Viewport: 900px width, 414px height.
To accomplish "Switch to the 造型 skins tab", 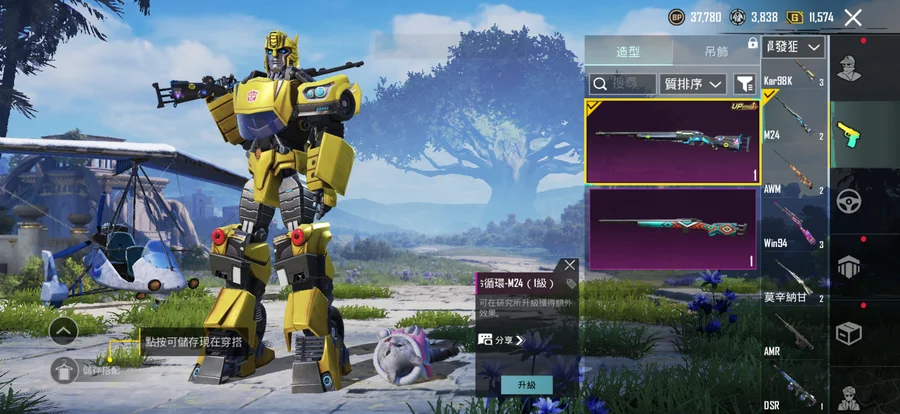I will tap(628, 52).
